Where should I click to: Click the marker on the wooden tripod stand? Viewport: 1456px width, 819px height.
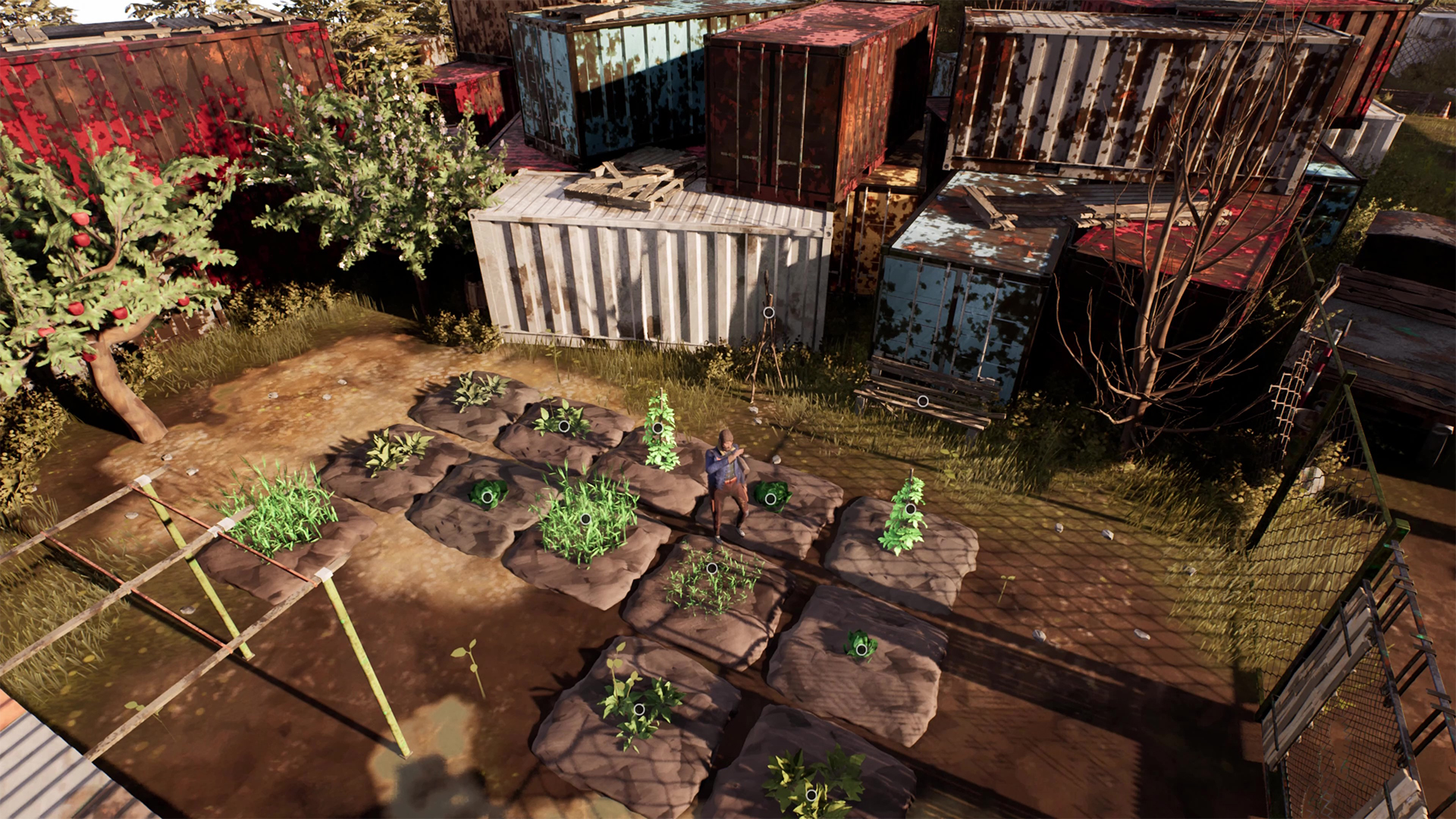(x=768, y=312)
